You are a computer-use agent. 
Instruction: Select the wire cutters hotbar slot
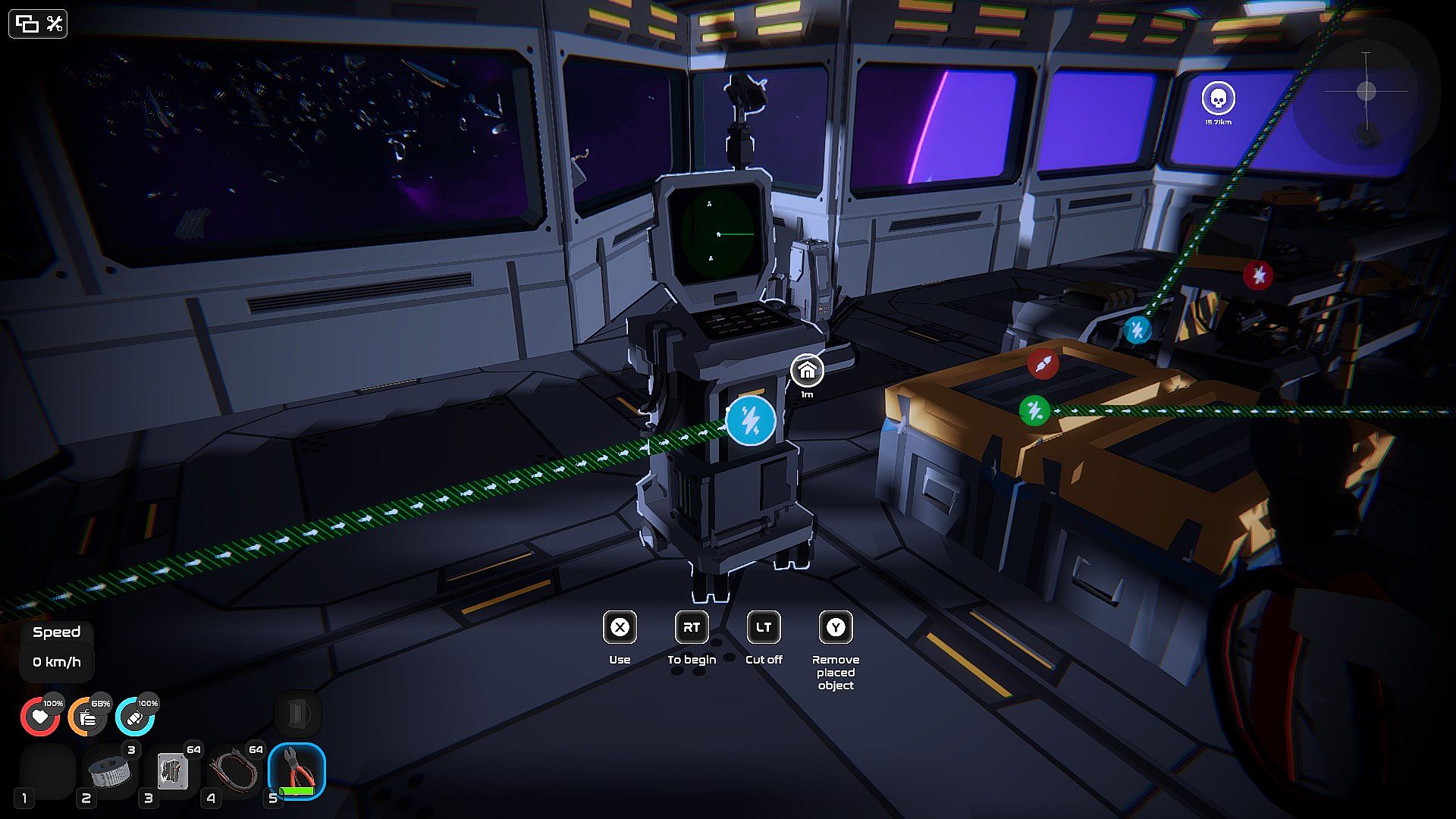click(297, 771)
